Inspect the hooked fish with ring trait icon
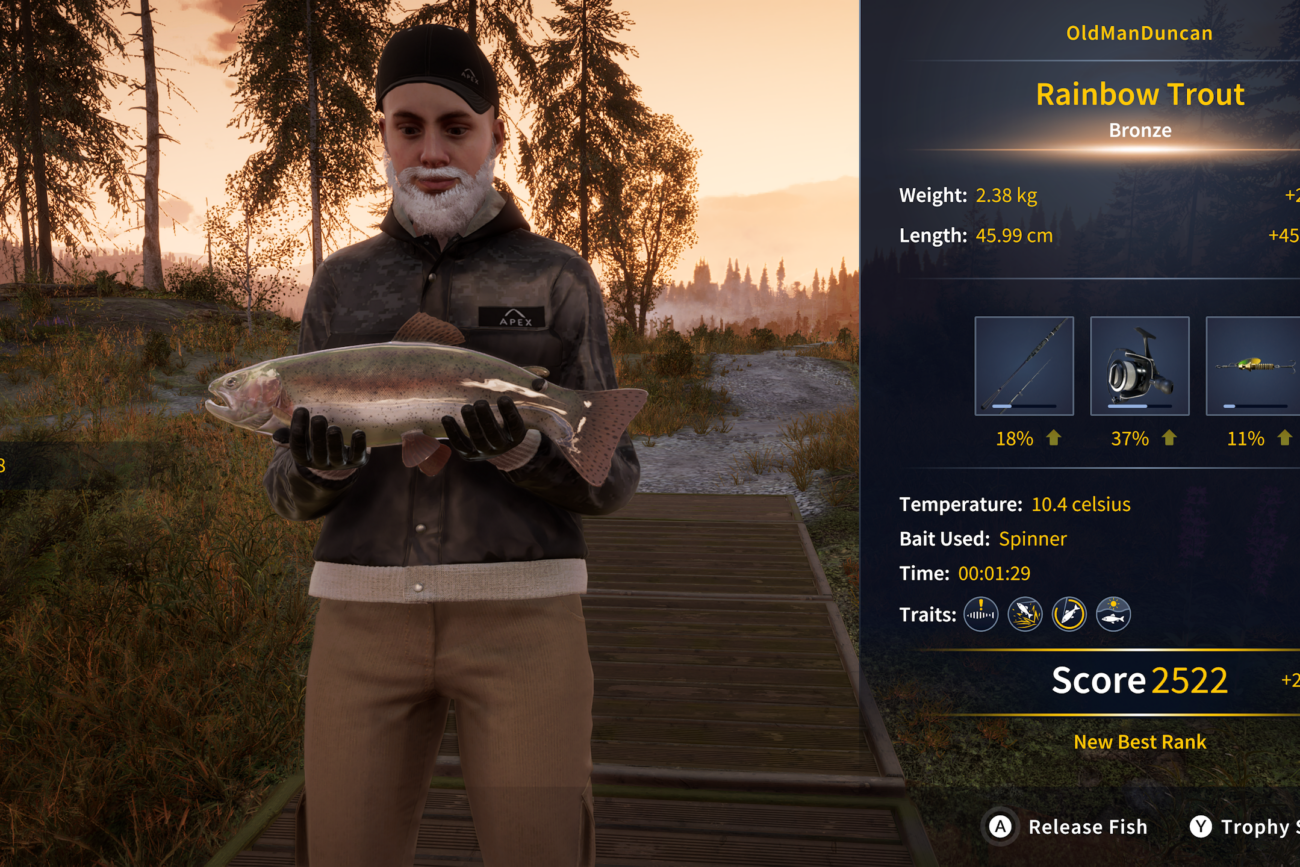 (1069, 614)
